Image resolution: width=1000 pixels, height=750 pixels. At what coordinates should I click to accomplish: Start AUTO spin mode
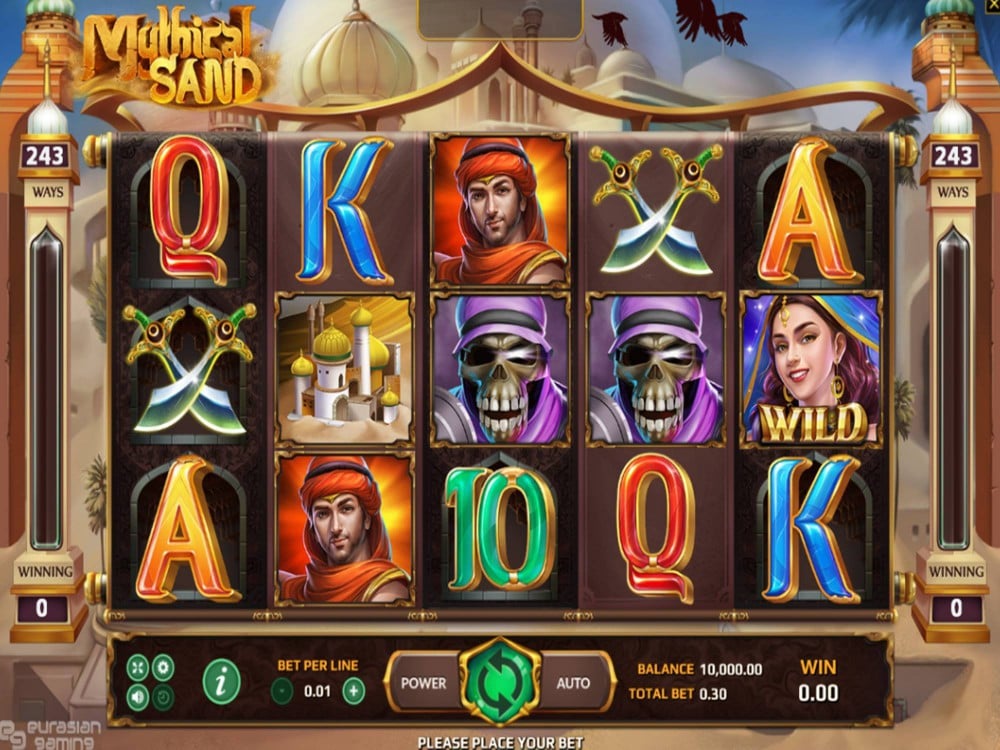[x=573, y=683]
